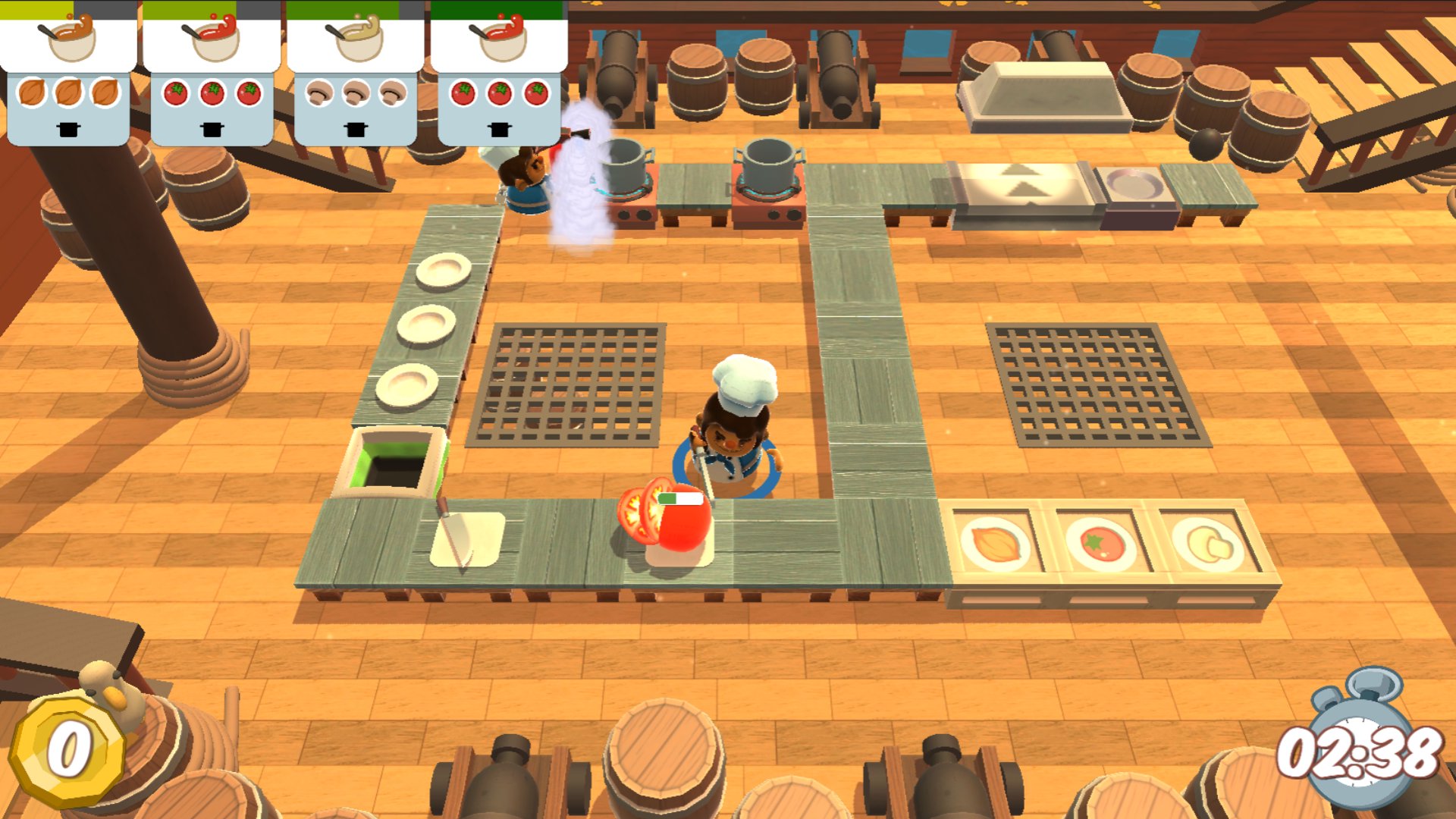The width and height of the screenshot is (1456, 819).
Task: Click the dark plate on the return counter
Action: (1134, 184)
